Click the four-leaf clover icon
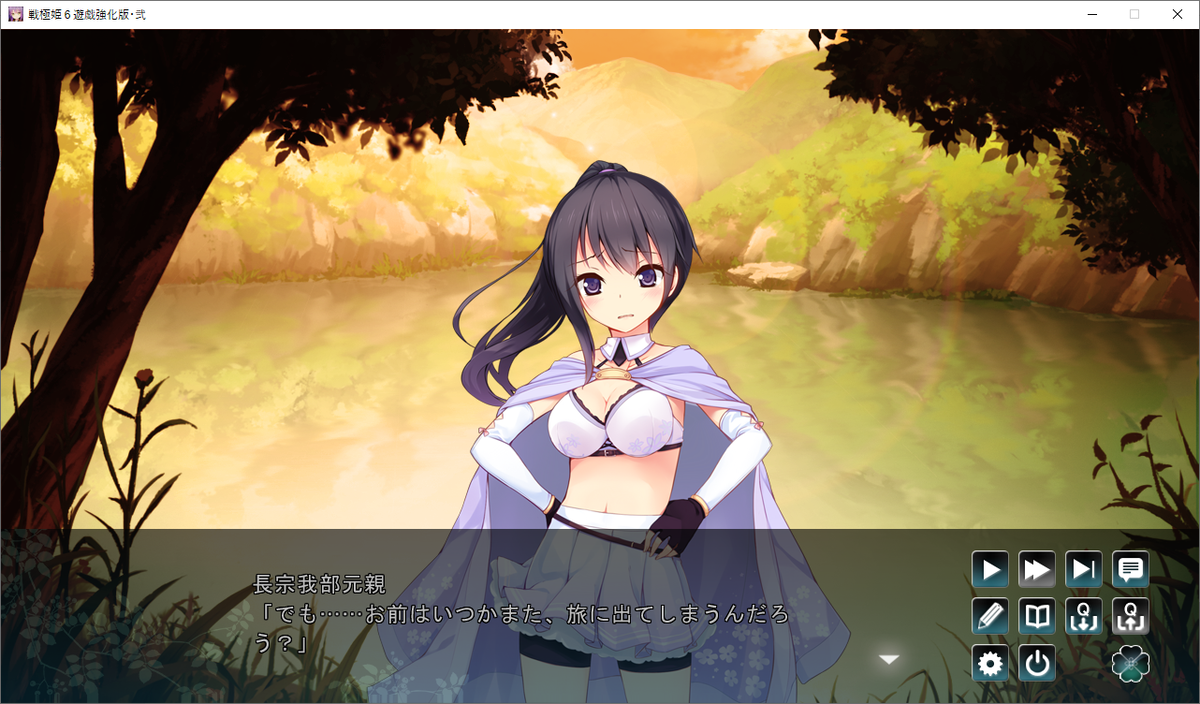The image size is (1200, 704). point(1131,663)
